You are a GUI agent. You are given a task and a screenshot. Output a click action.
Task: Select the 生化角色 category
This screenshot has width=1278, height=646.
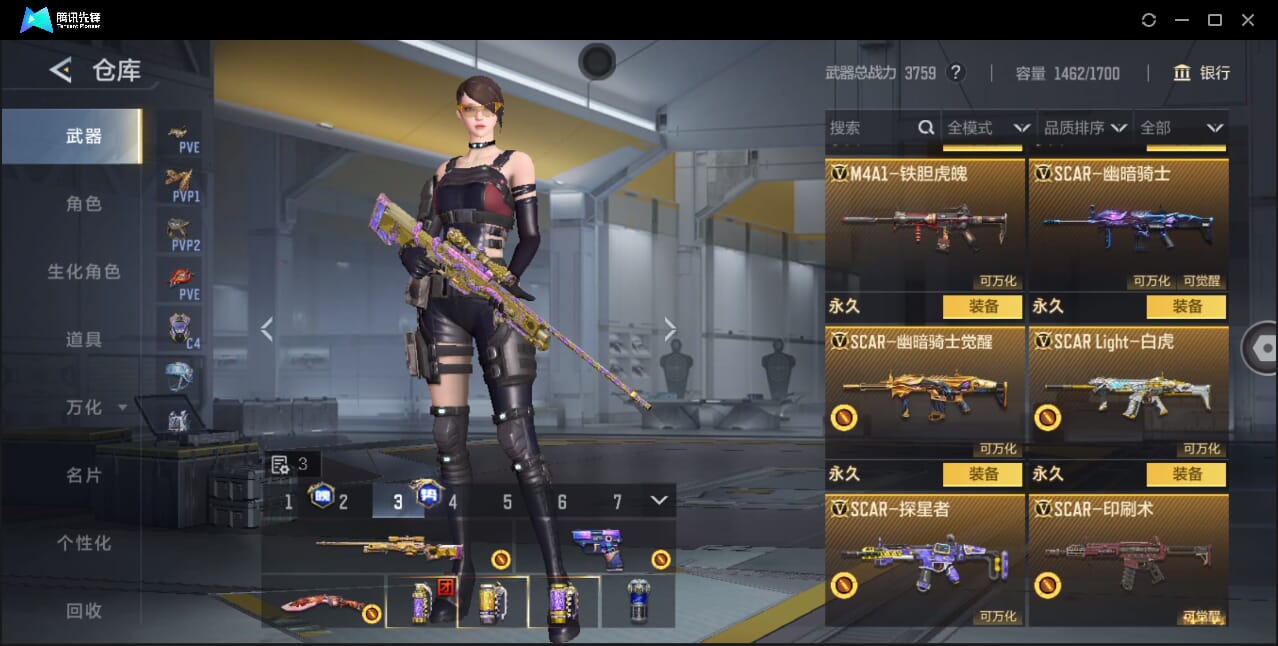(84, 272)
